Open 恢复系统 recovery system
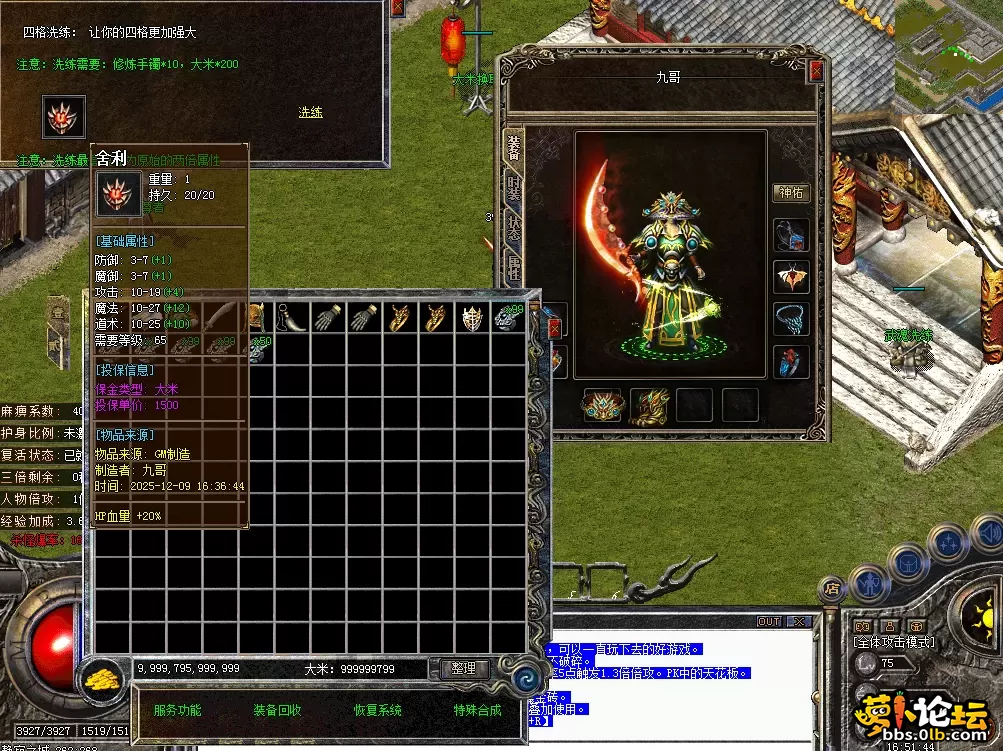This screenshot has height=751, width=1003. pyautogui.click(x=377, y=710)
